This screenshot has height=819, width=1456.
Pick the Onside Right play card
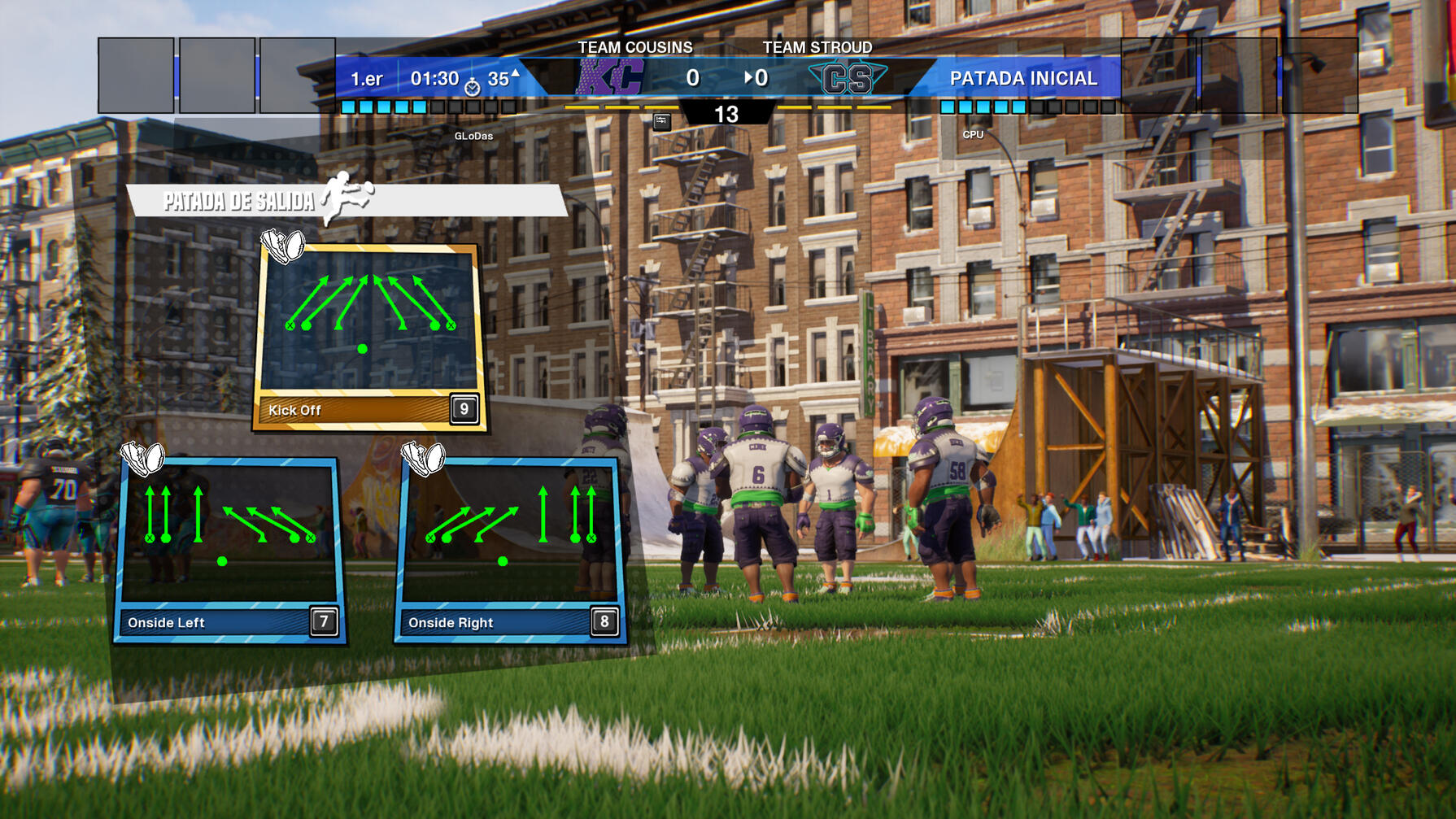tap(510, 550)
